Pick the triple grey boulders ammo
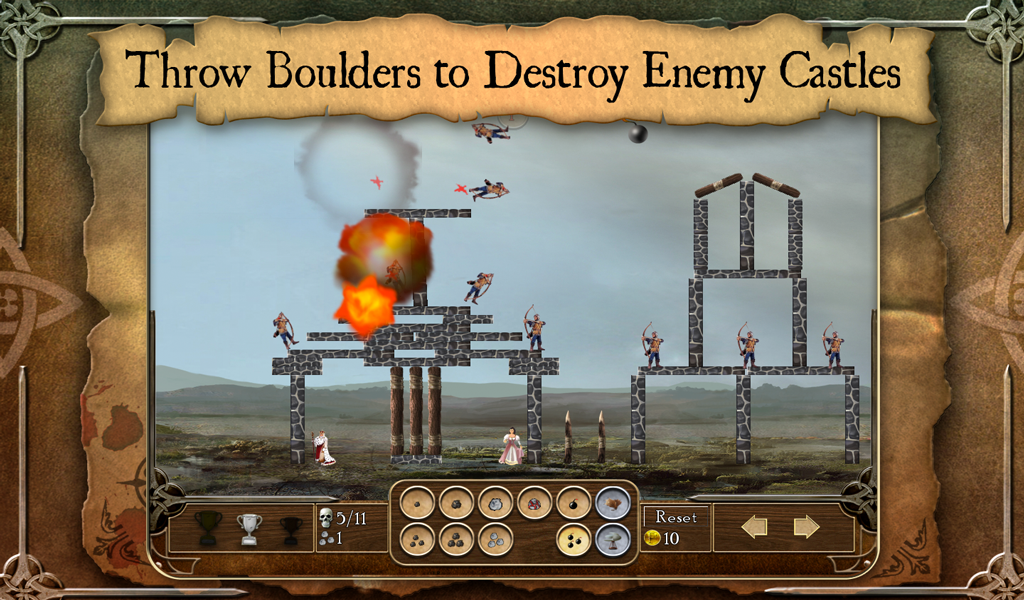The height and width of the screenshot is (600, 1024). pos(495,540)
